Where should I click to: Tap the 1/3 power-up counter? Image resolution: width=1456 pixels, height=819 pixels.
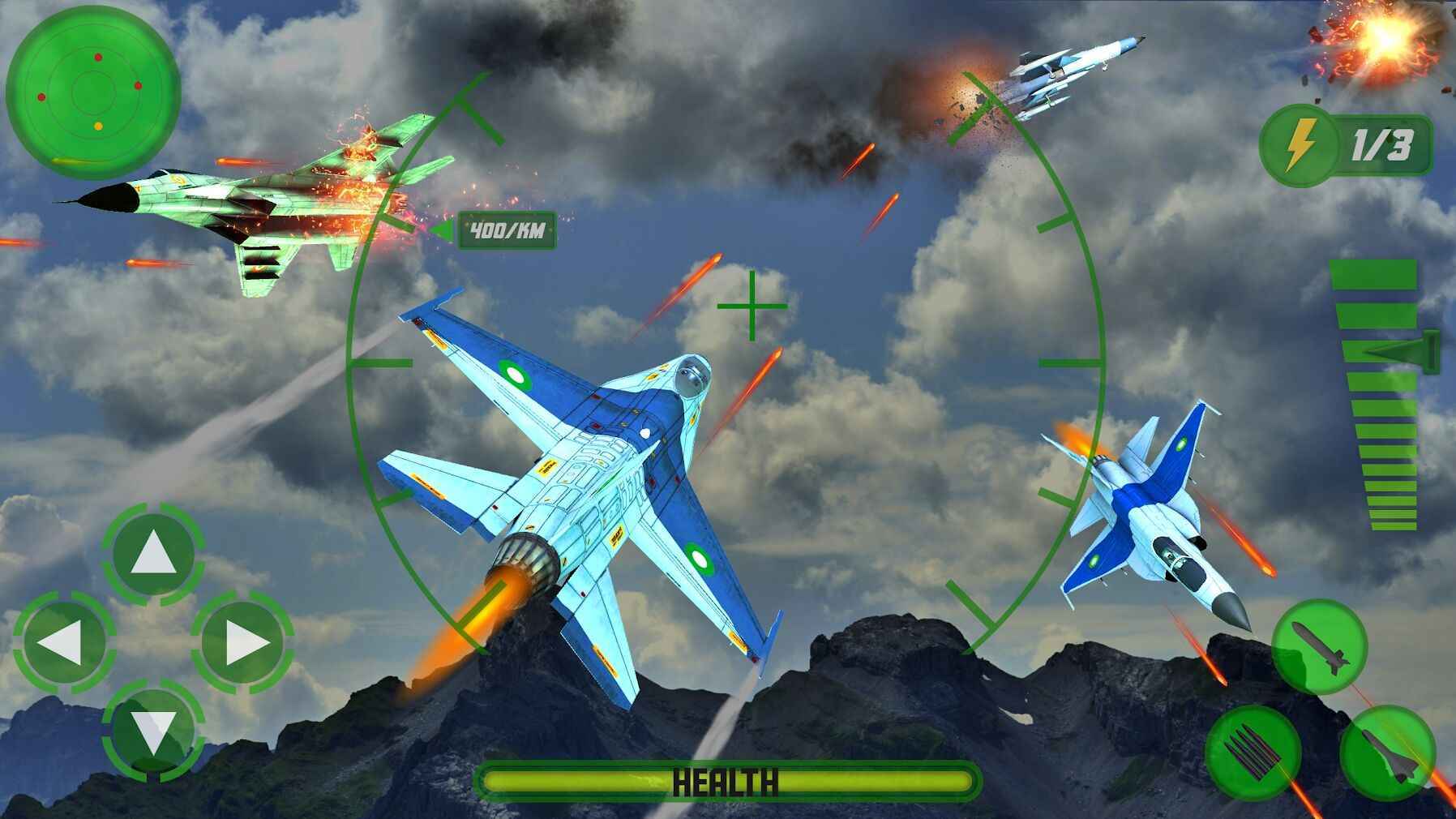click(x=1381, y=144)
